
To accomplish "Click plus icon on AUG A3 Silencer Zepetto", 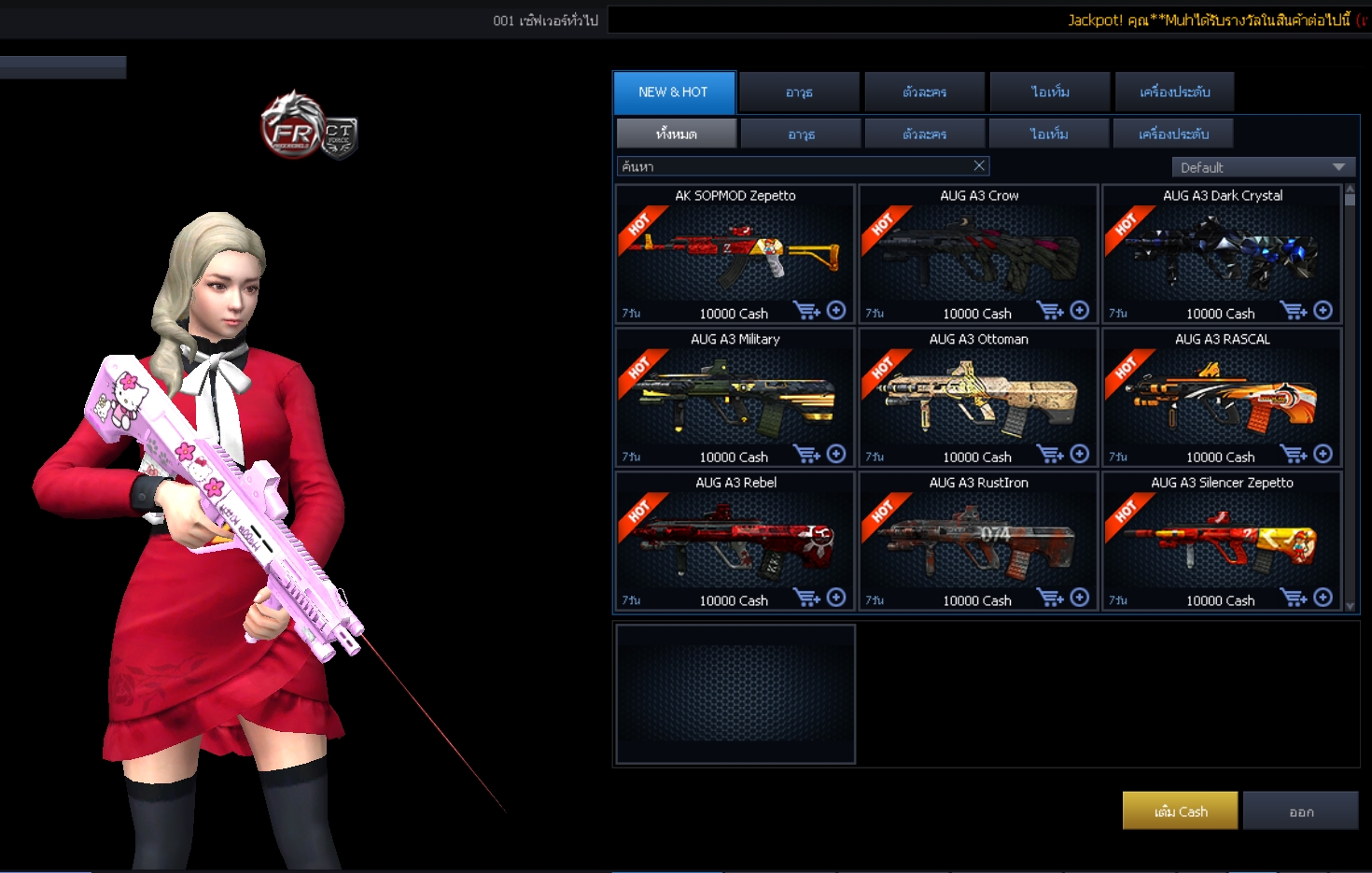I will (x=1323, y=598).
